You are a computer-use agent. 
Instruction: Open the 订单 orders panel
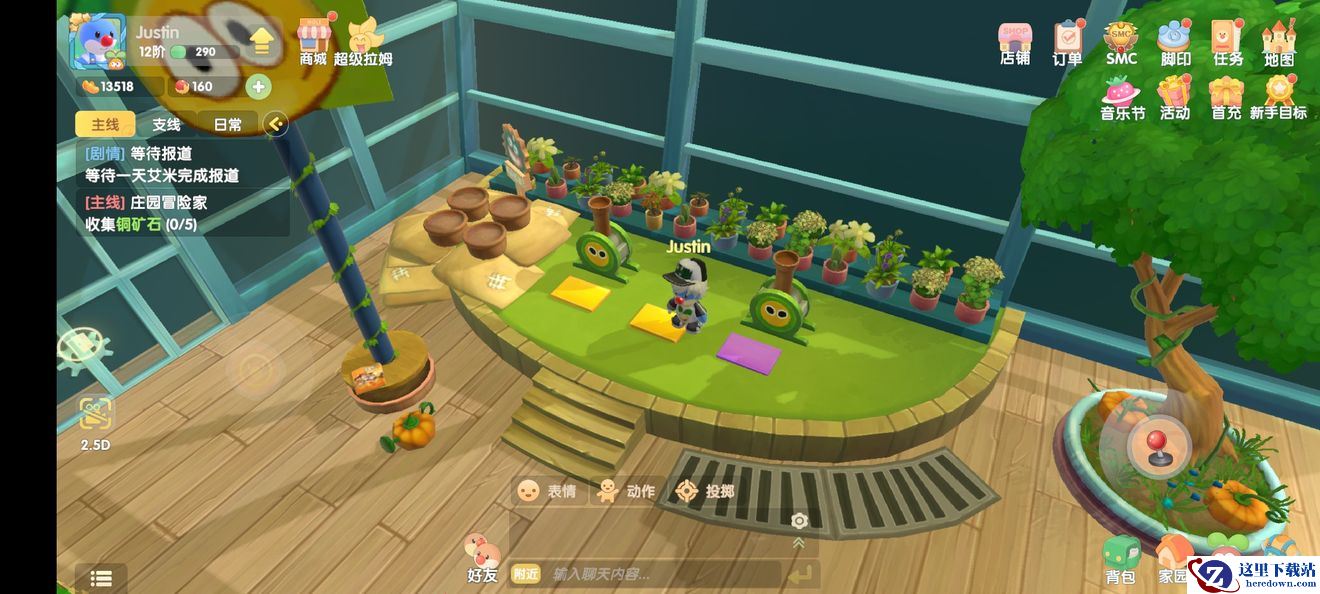click(1068, 42)
